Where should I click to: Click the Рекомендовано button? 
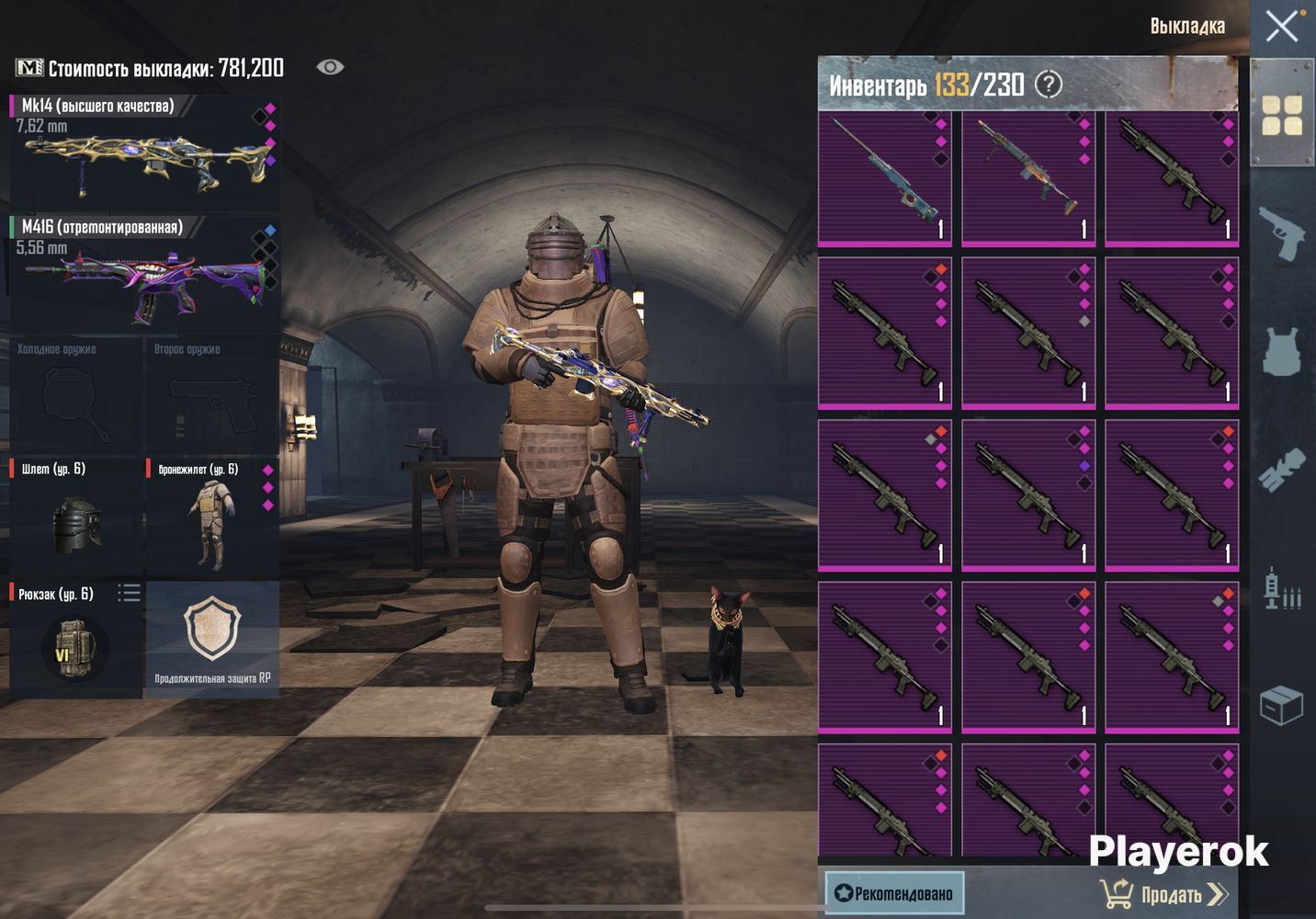pyautogui.click(x=894, y=892)
